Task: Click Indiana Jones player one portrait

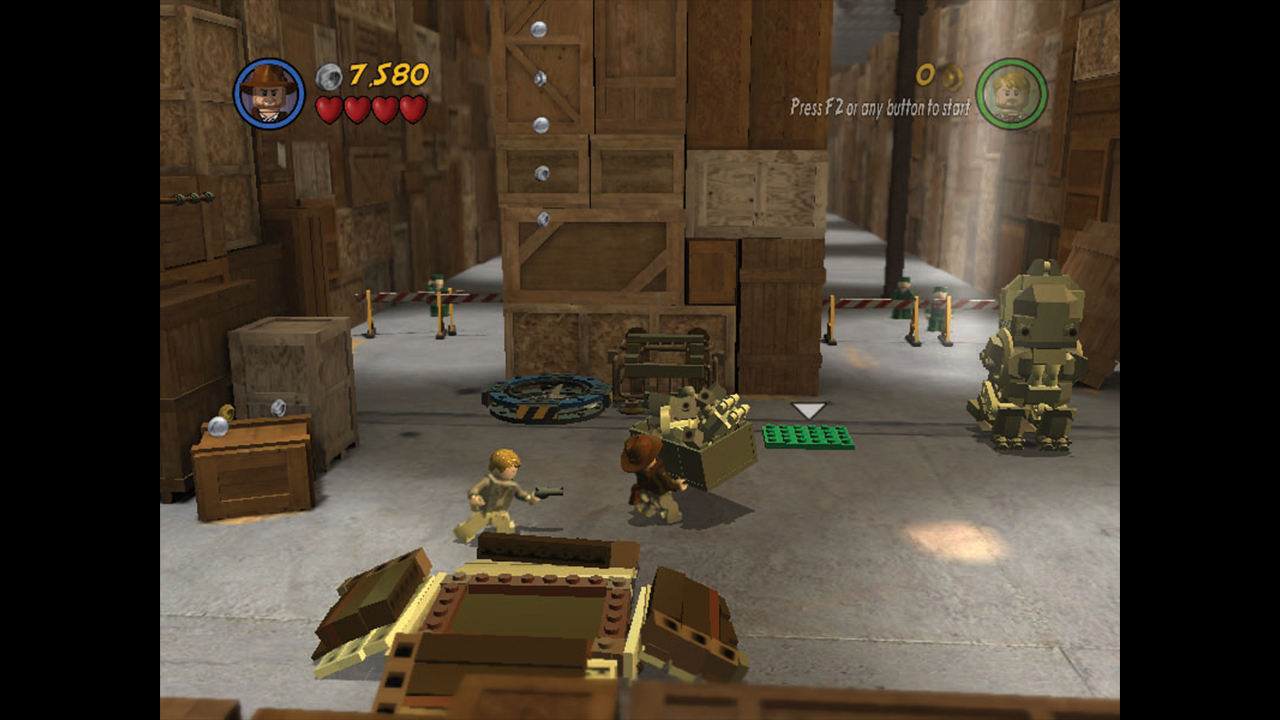Action: point(269,93)
